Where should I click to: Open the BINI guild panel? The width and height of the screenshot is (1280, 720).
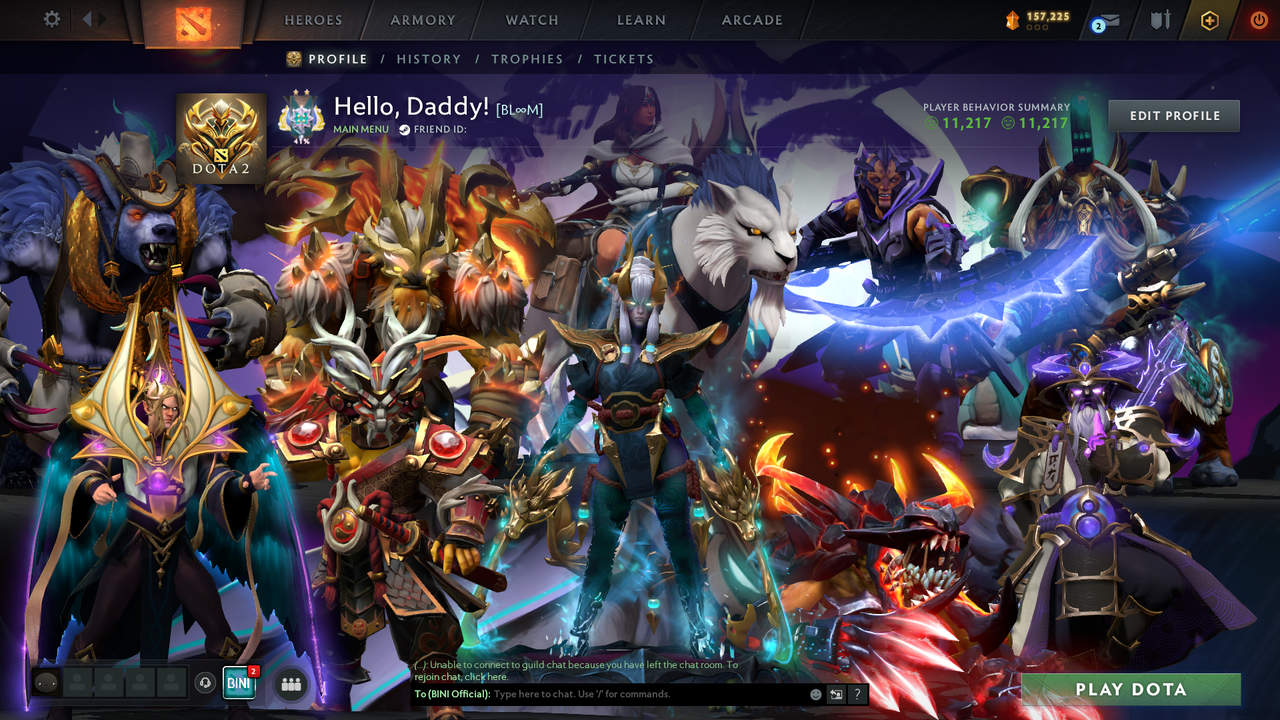click(x=238, y=683)
